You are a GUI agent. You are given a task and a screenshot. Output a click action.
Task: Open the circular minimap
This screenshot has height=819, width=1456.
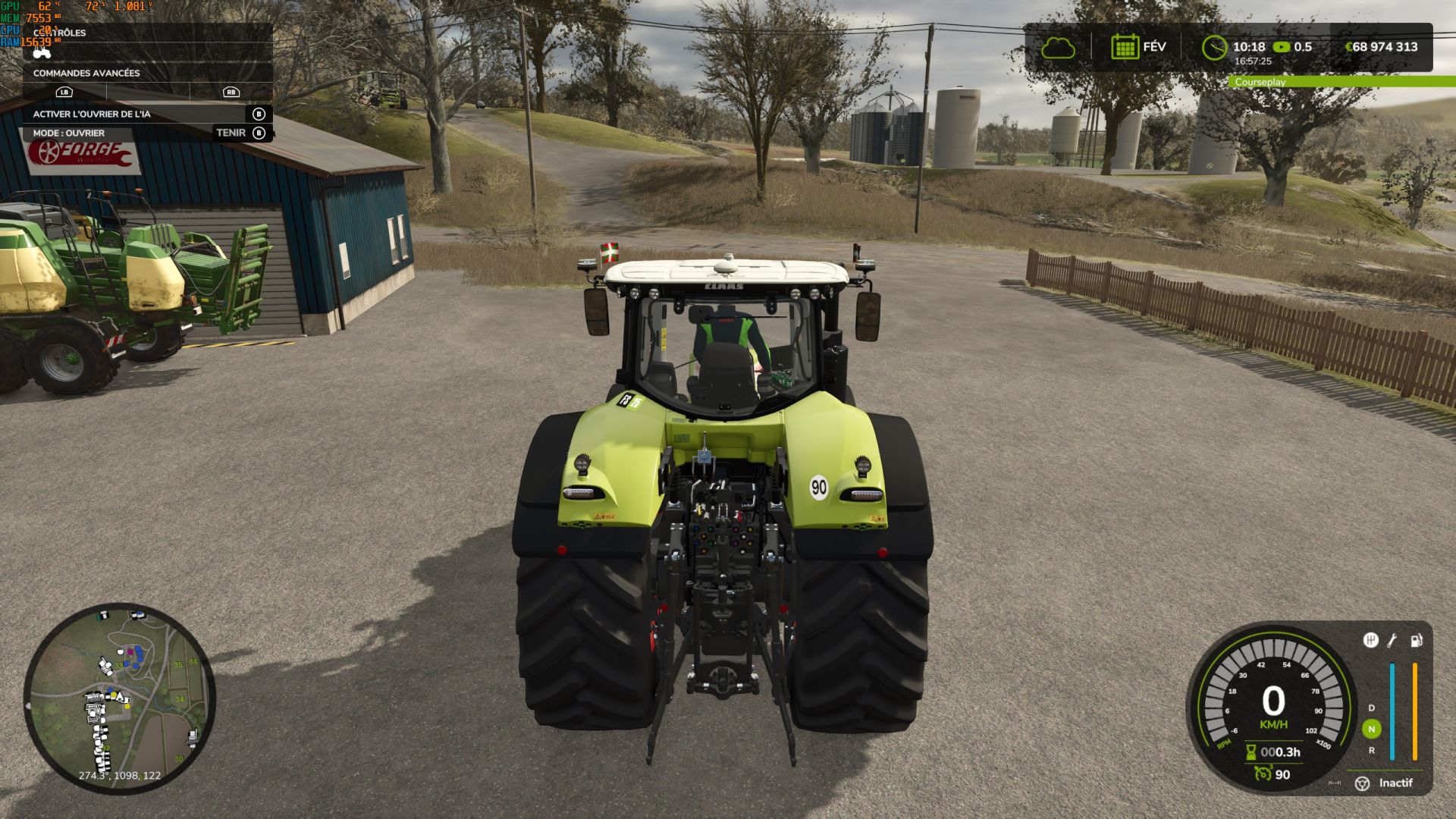120,698
